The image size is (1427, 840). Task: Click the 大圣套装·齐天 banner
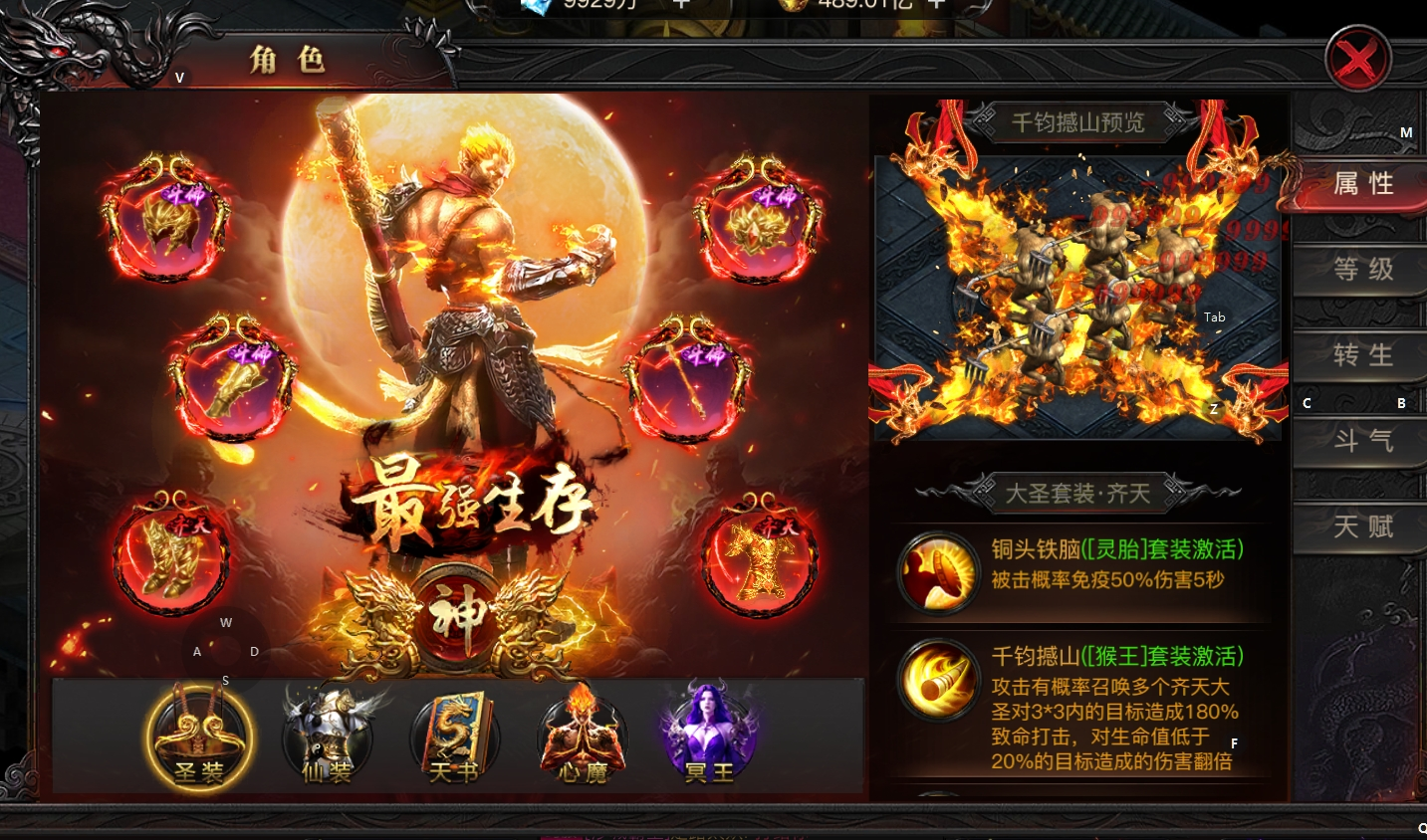1080,491
